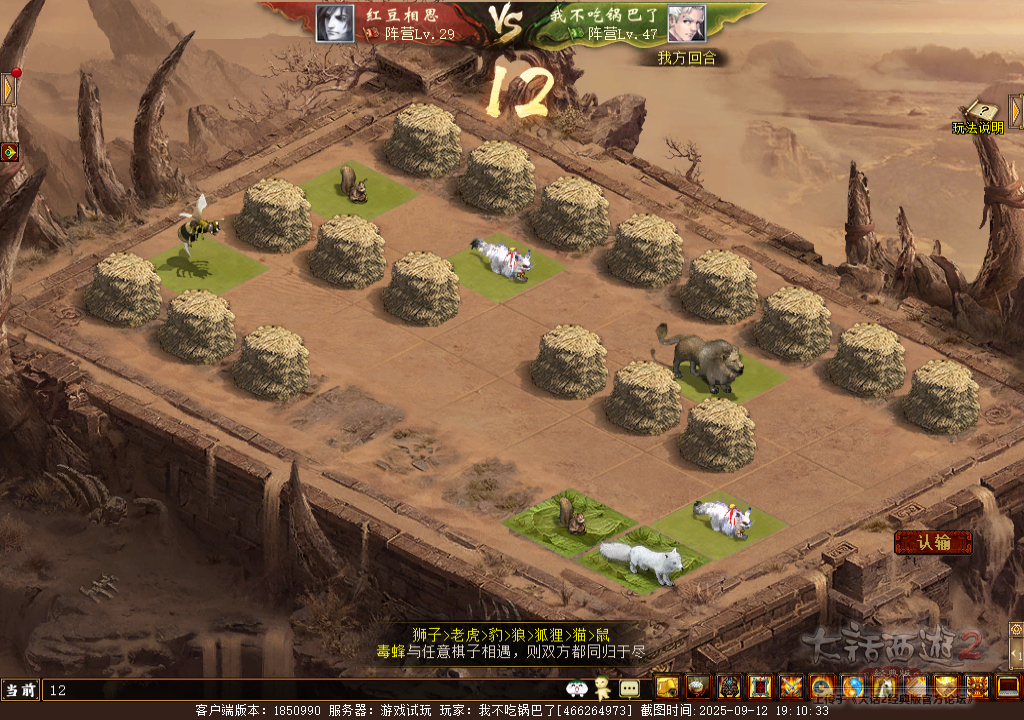Open the speech bubble chat icon

[x=629, y=688]
